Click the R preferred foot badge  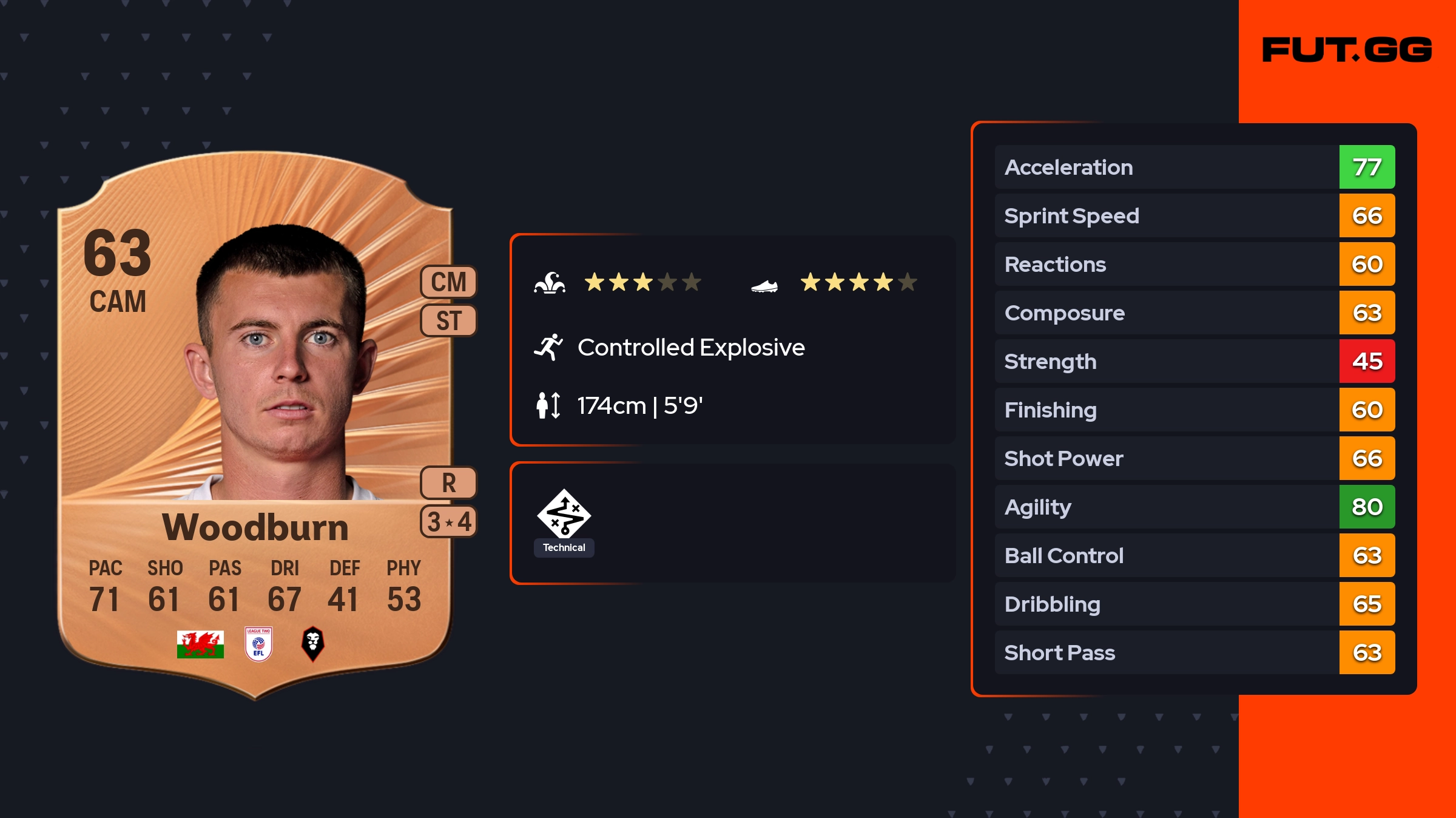[449, 483]
